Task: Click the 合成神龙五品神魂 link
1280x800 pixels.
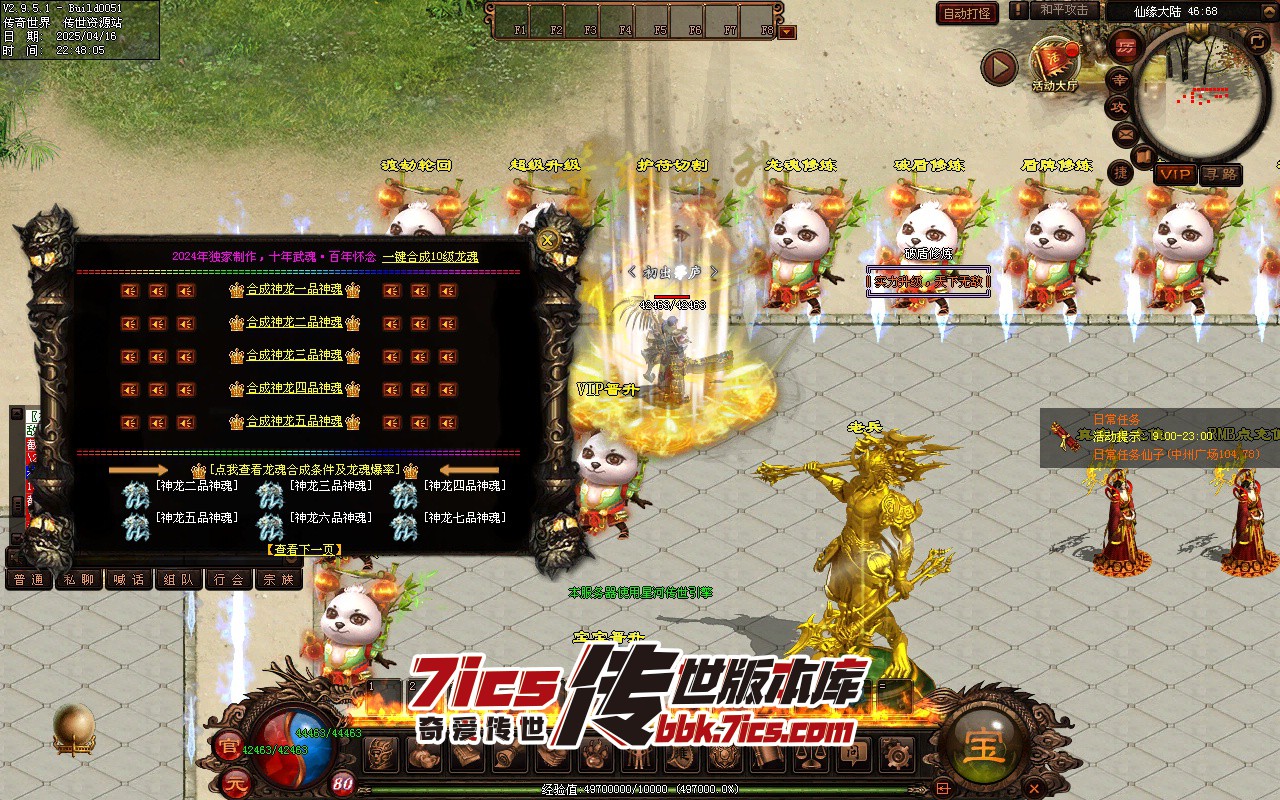Action: click(294, 422)
